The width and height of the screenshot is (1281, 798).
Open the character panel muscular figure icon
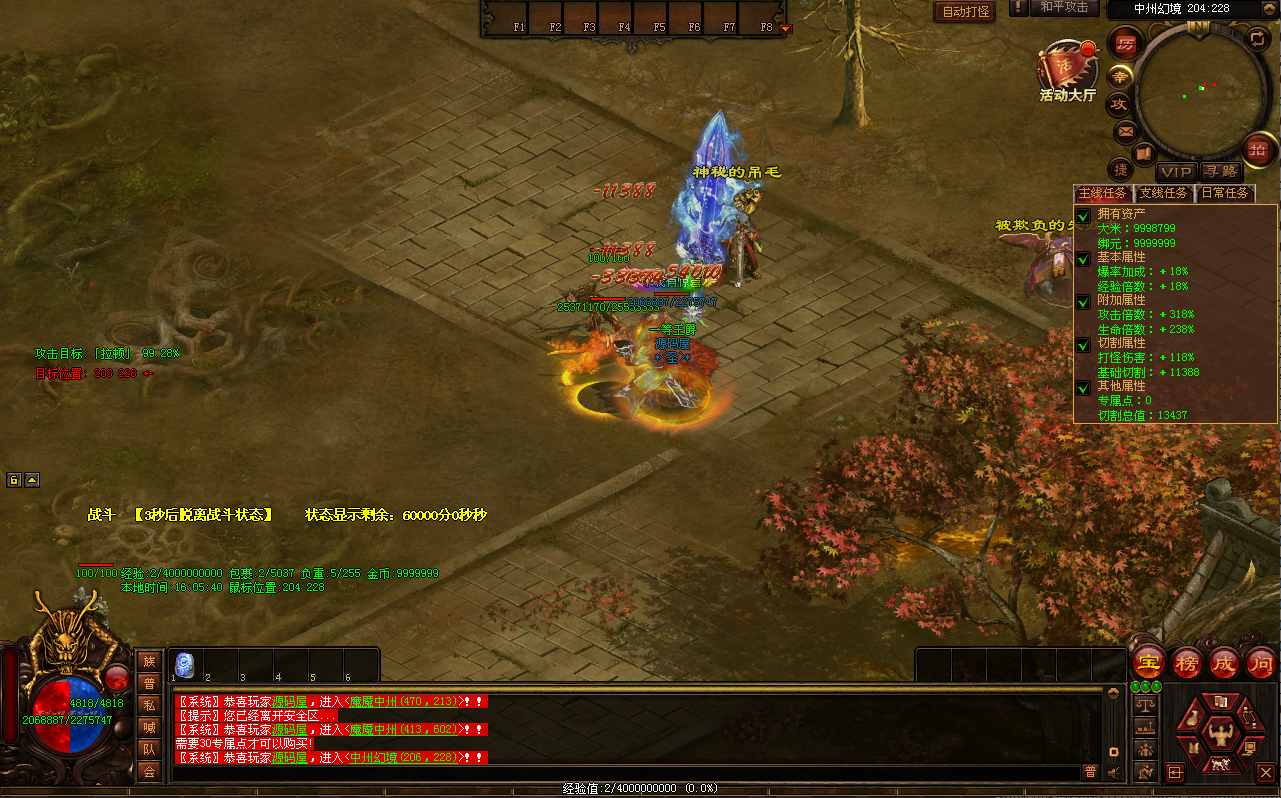coord(1219,734)
